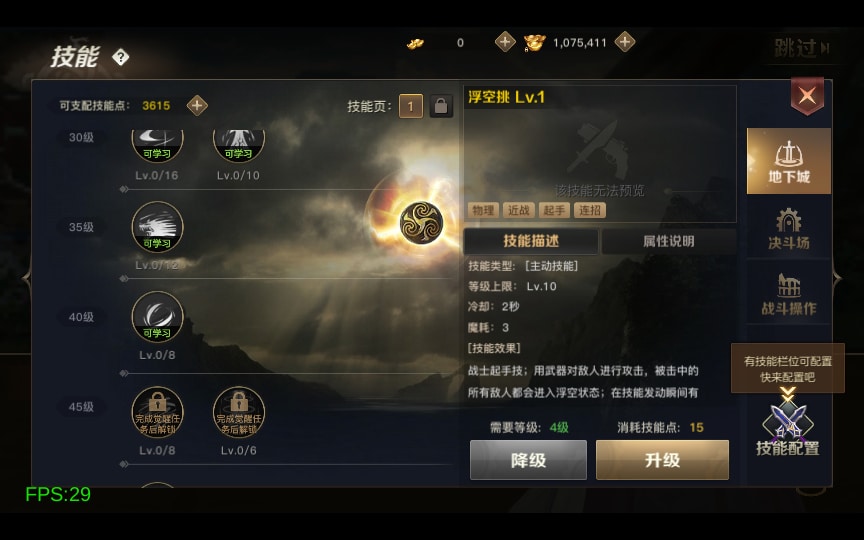Click the 跳过 skip button

(800, 48)
